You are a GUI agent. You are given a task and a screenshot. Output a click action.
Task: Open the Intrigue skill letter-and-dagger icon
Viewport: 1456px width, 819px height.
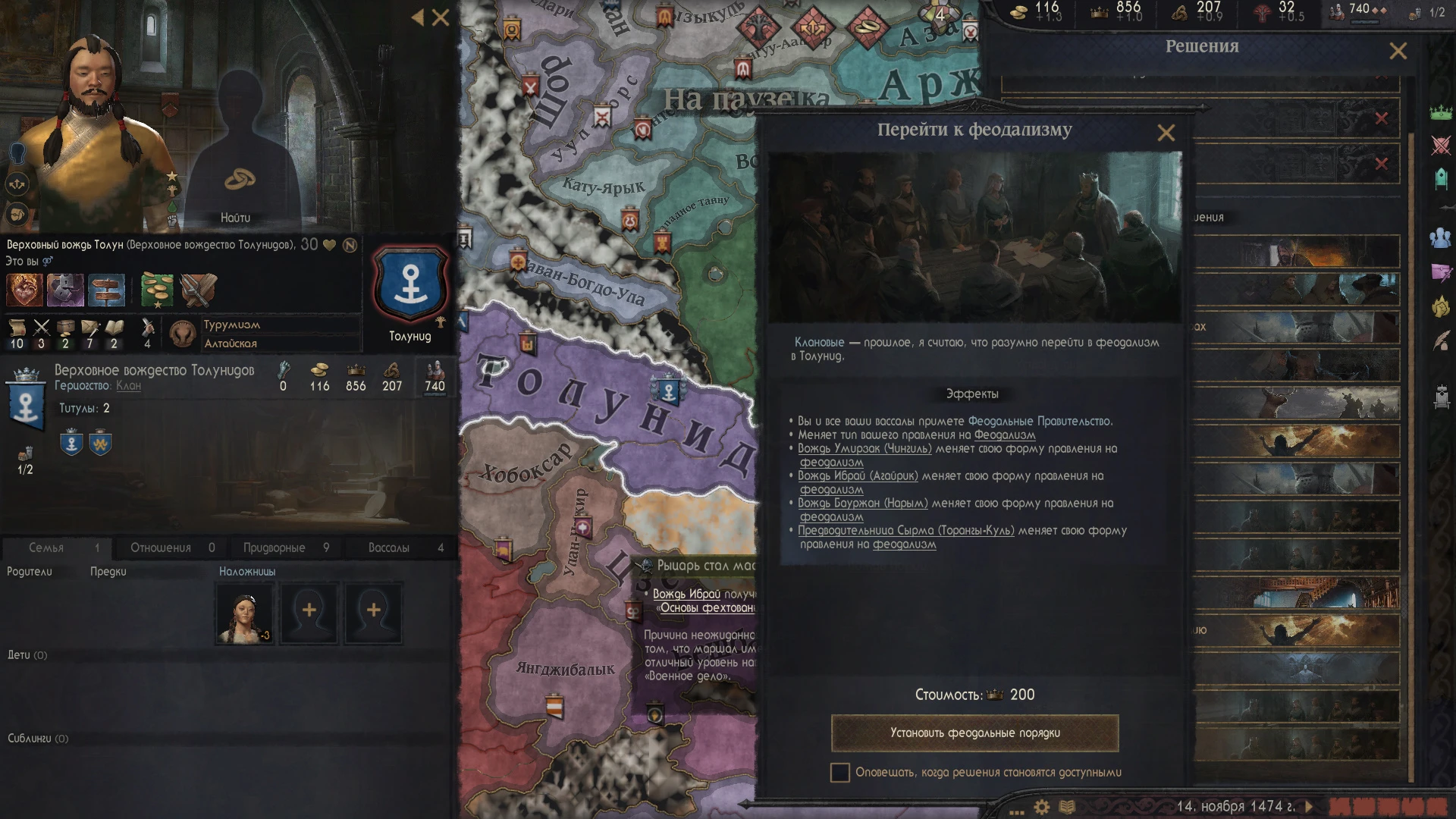(x=91, y=328)
